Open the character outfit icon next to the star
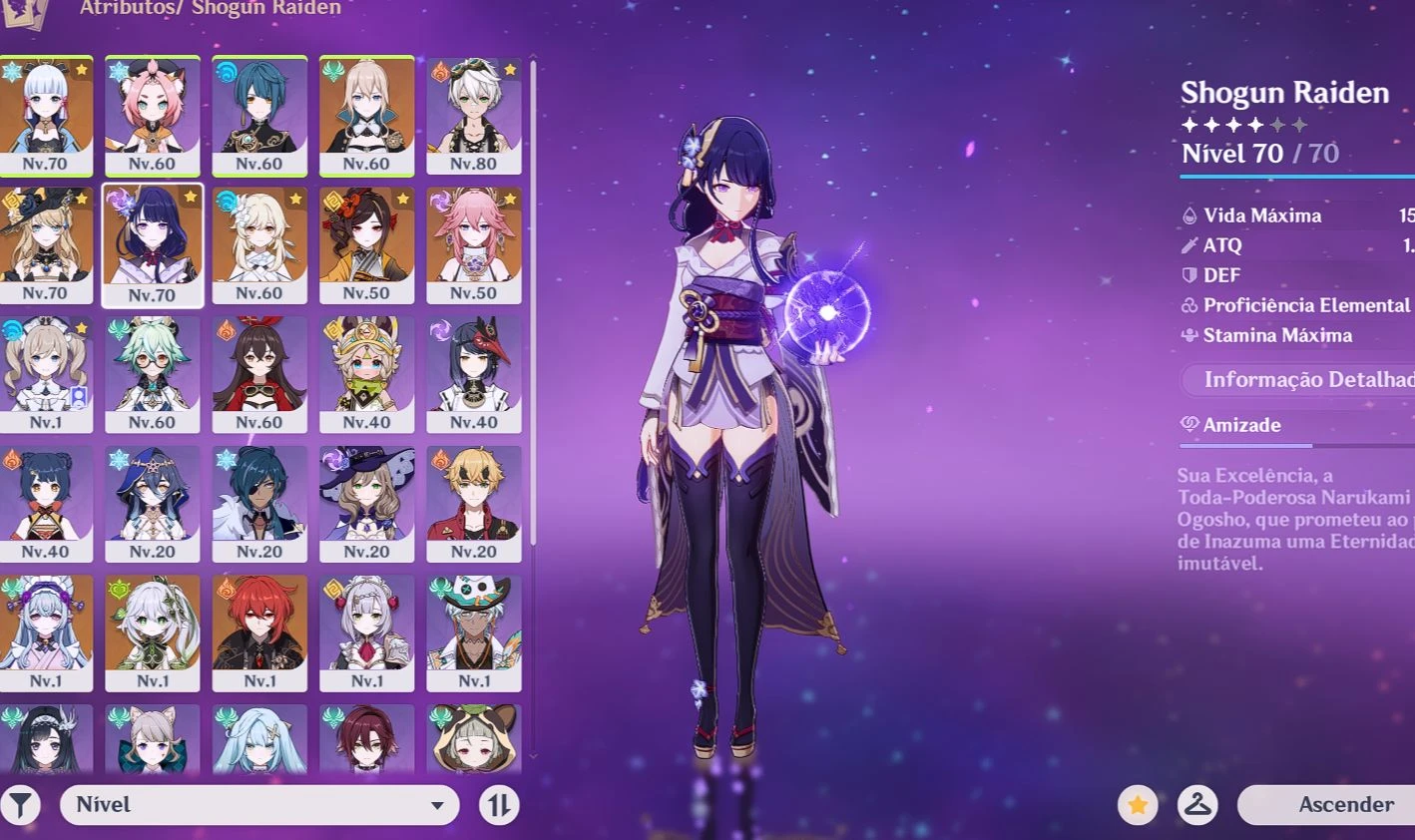 coord(1197,805)
